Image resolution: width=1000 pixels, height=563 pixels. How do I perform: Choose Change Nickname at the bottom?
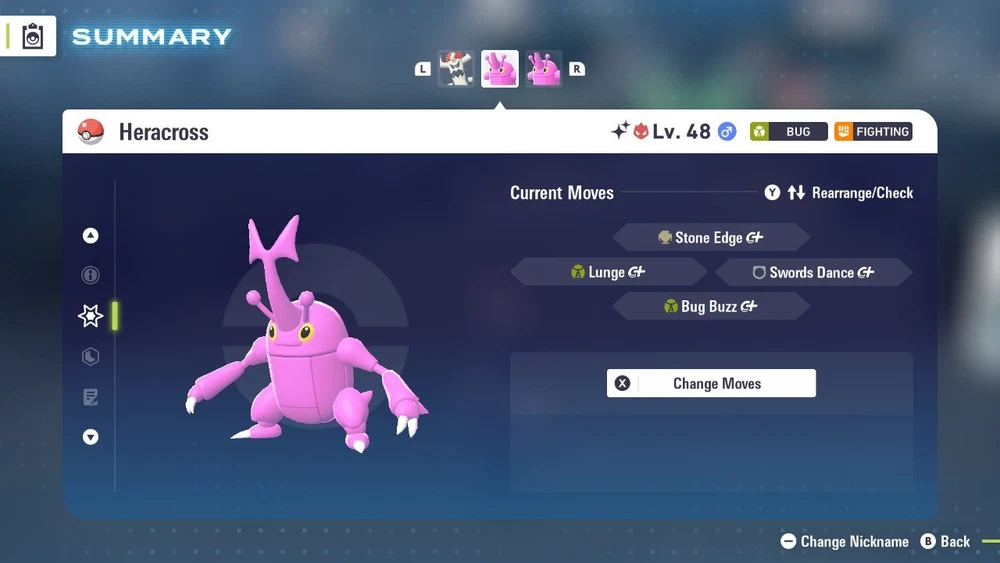(845, 541)
